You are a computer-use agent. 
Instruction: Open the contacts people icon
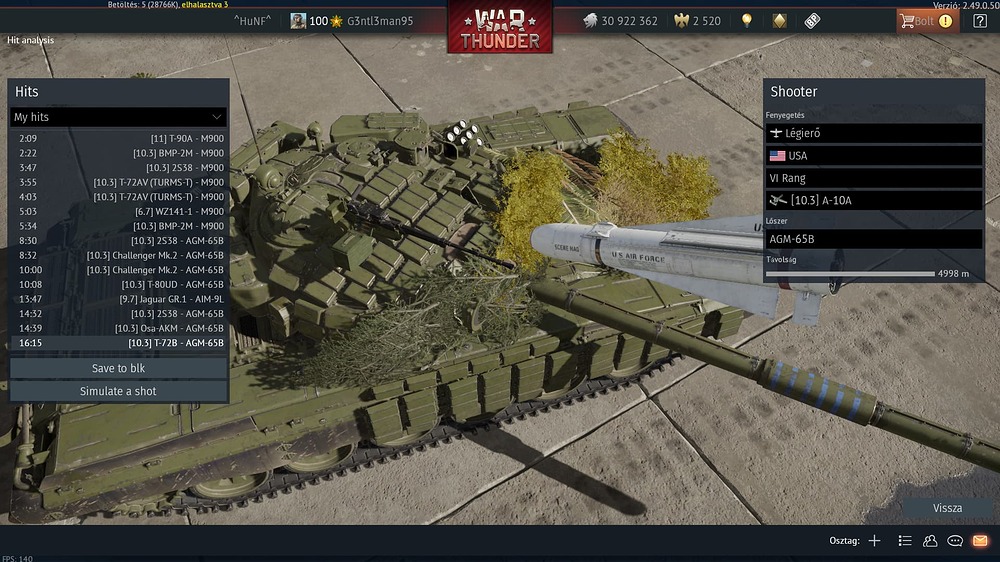pyautogui.click(x=930, y=541)
